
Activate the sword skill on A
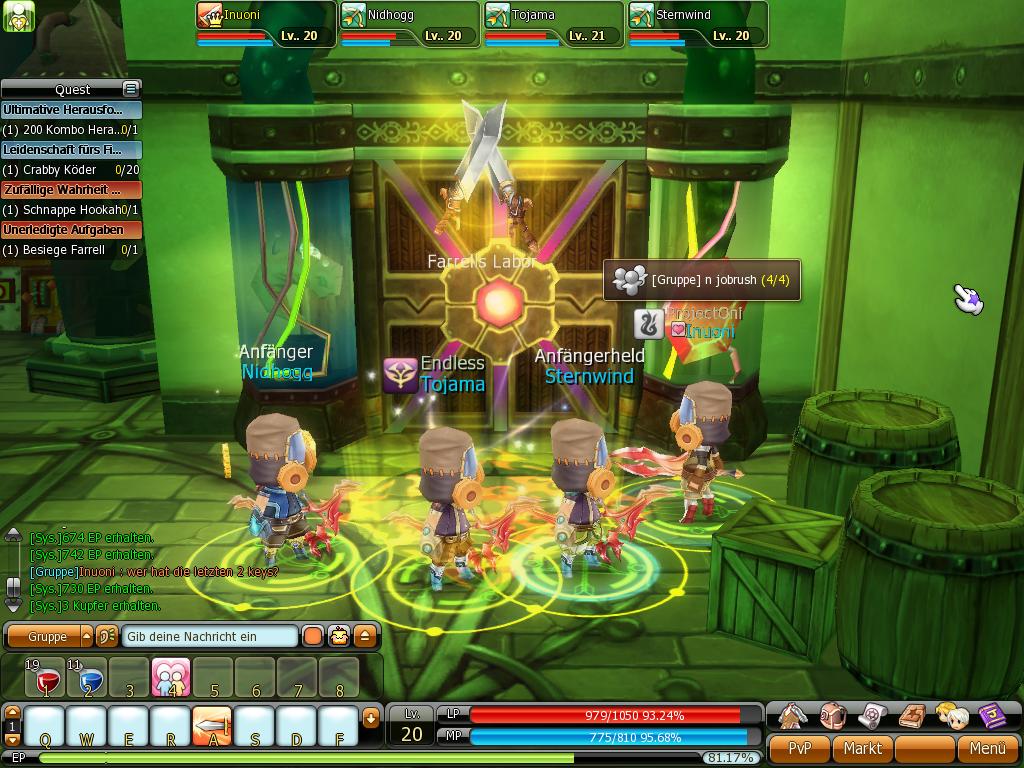[x=212, y=726]
